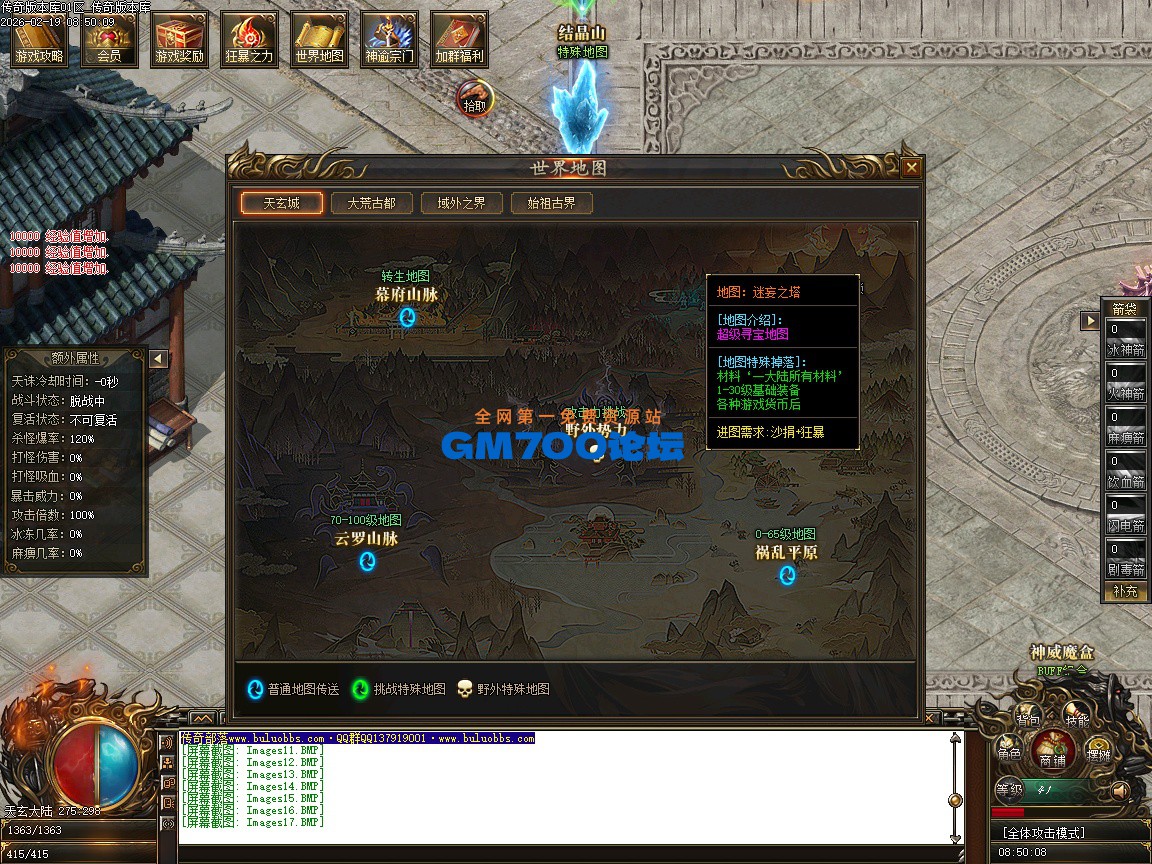Open the 会员 membership menu
1152x864 pixels.
109,41
